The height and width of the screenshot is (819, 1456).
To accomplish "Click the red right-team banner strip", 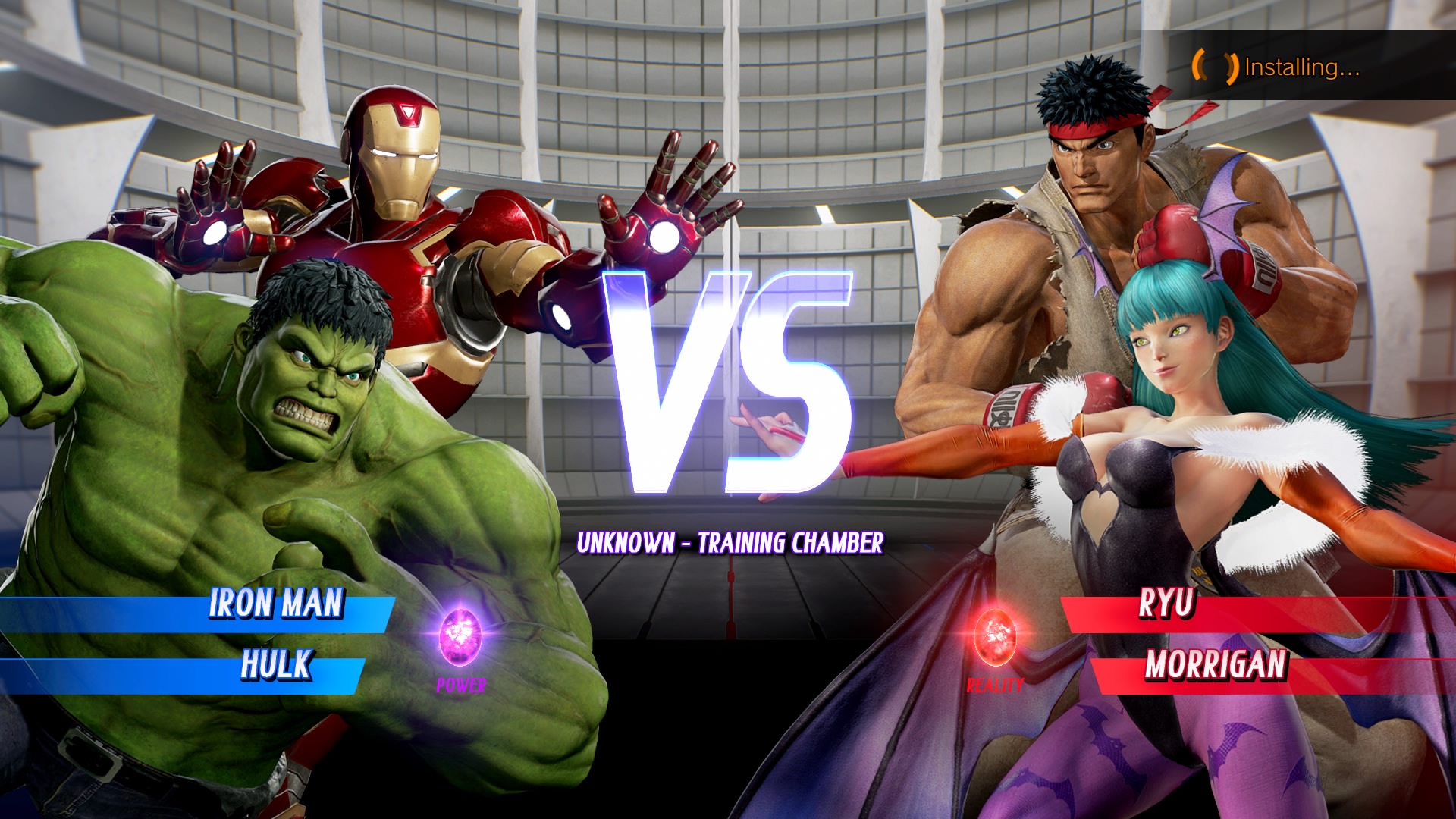I will click(1365, 607).
